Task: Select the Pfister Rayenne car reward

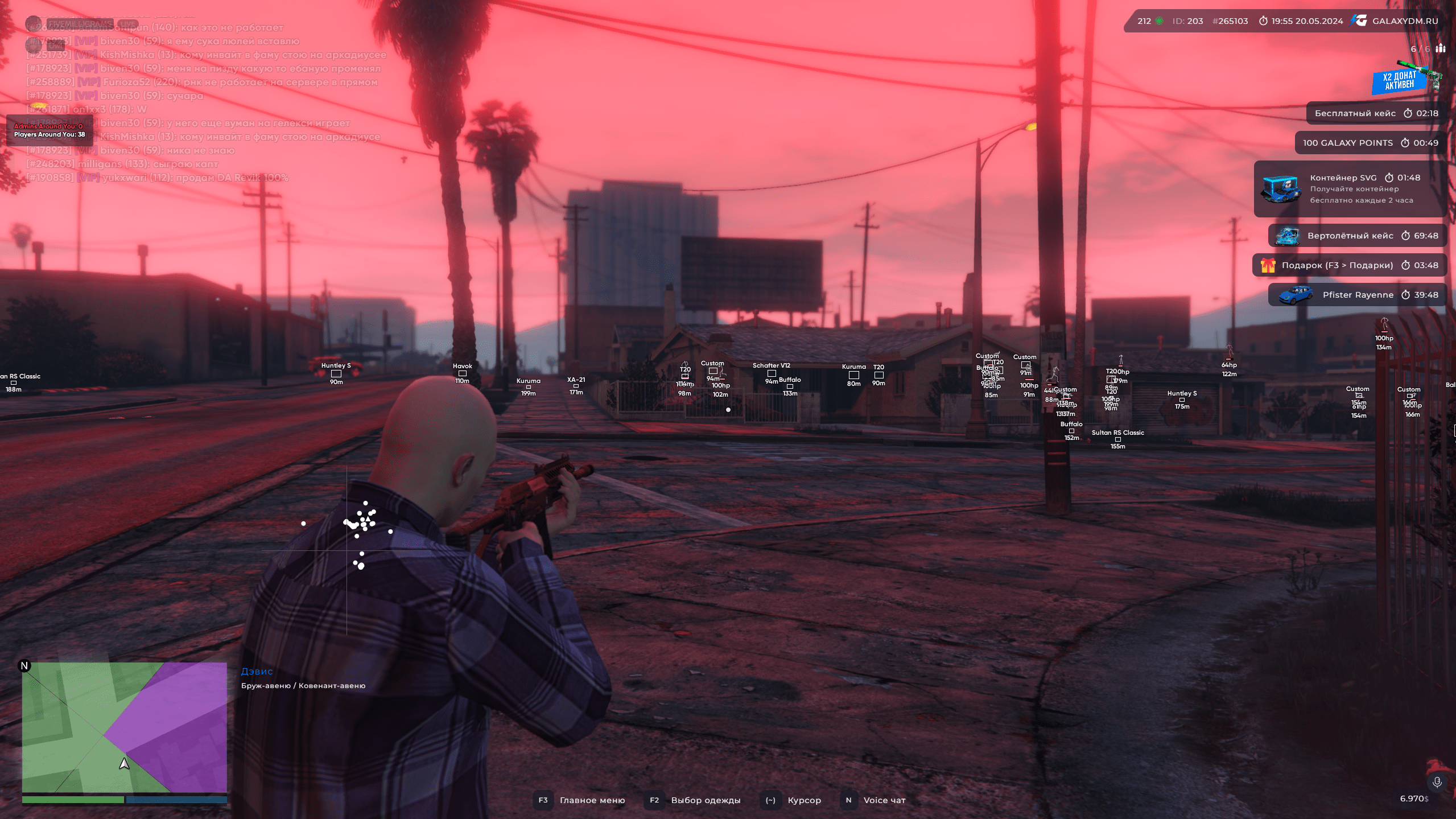Action: pos(1357,295)
